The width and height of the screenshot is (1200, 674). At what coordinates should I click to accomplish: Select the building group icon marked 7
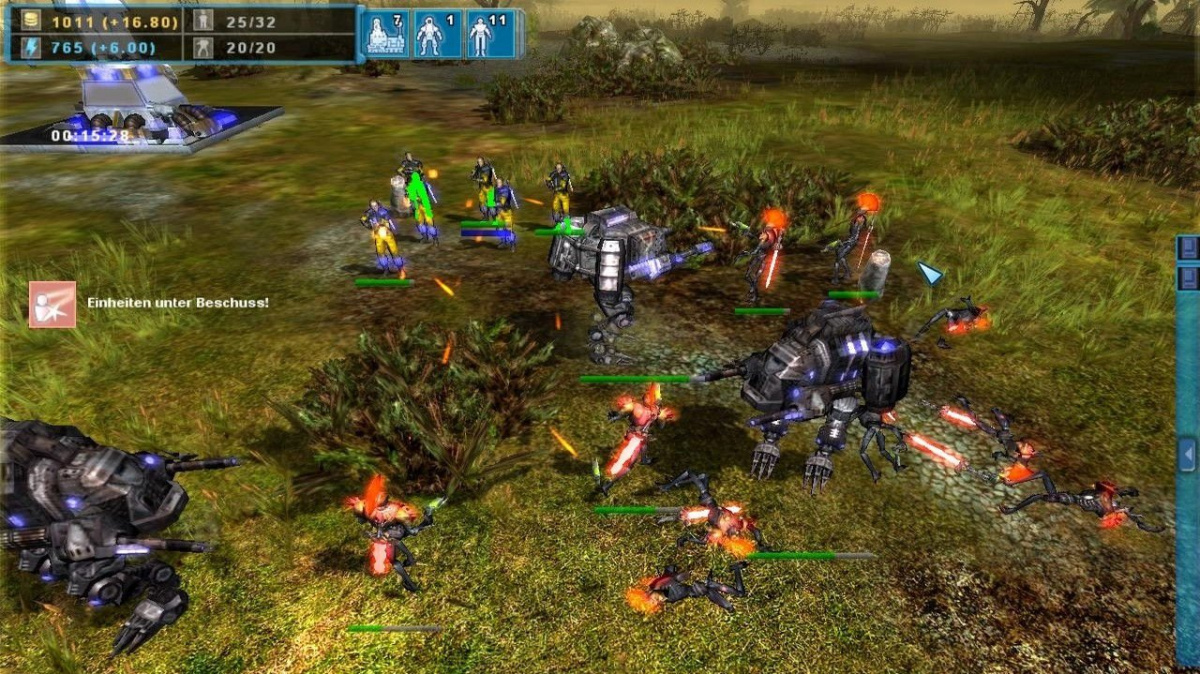click(385, 34)
